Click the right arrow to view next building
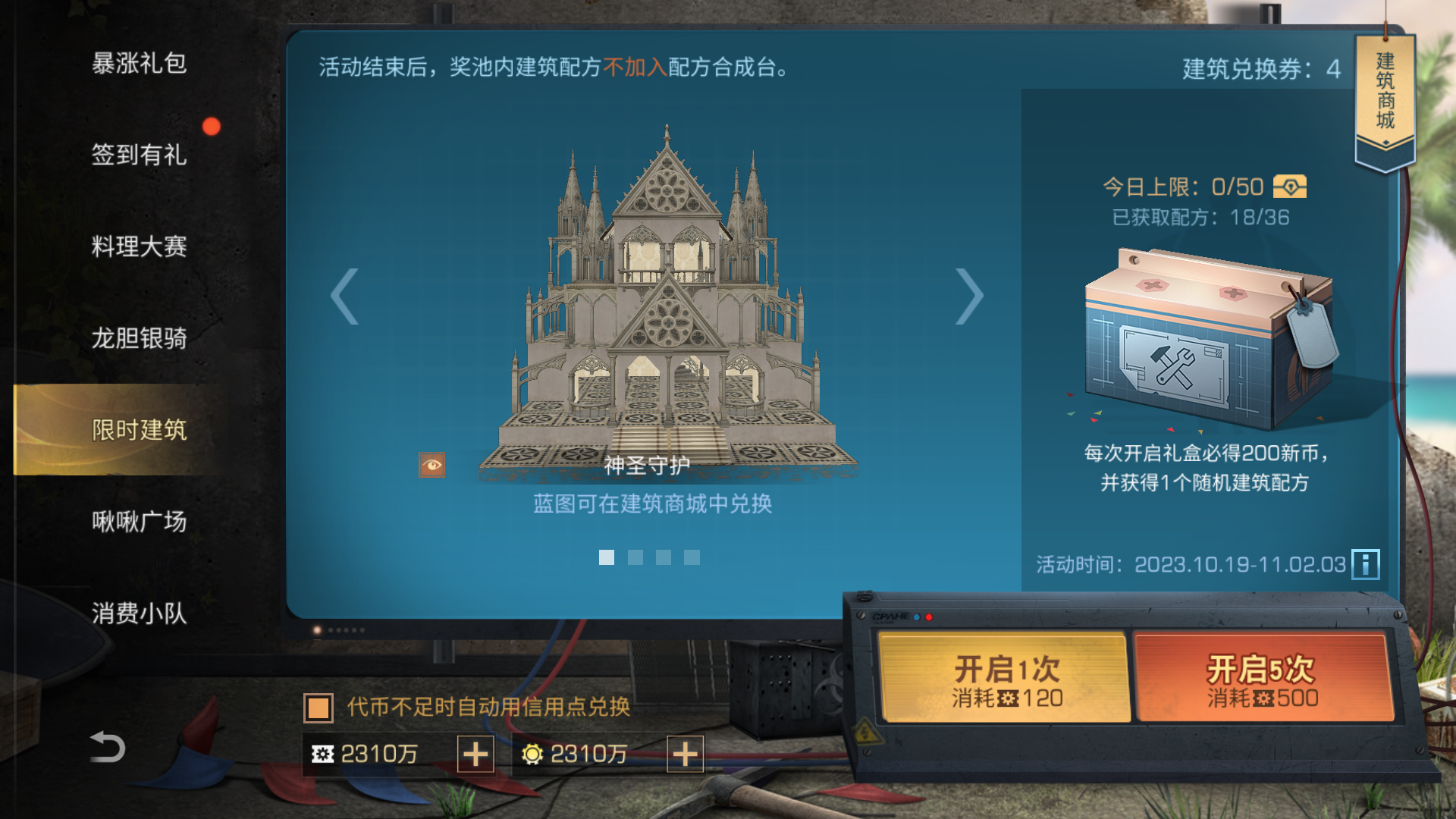Screen dimensions: 1456x819 tap(971, 296)
